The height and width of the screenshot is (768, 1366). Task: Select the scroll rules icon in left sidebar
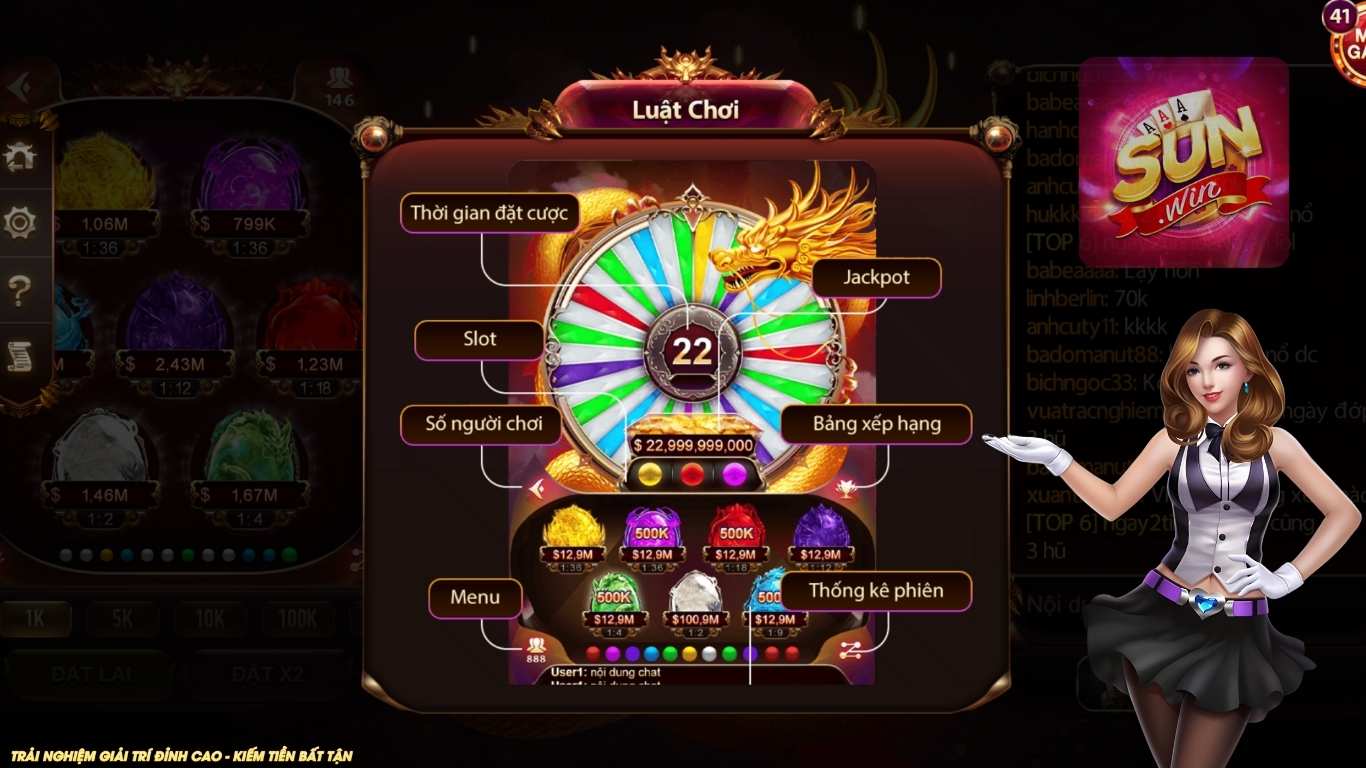pyautogui.click(x=20, y=356)
